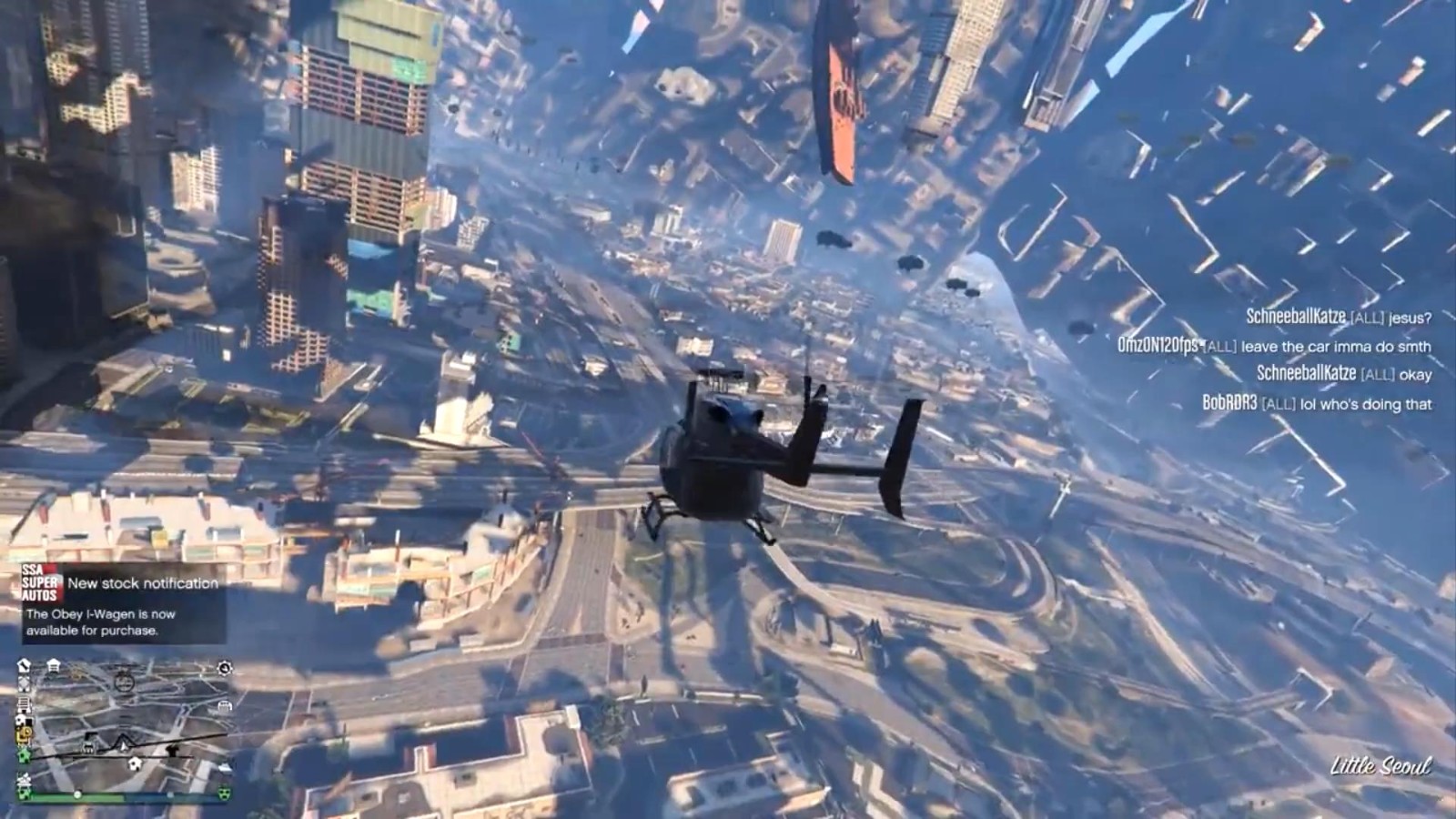Click the SSA Super Autos logo
The image size is (1456, 819).
[x=39, y=582]
